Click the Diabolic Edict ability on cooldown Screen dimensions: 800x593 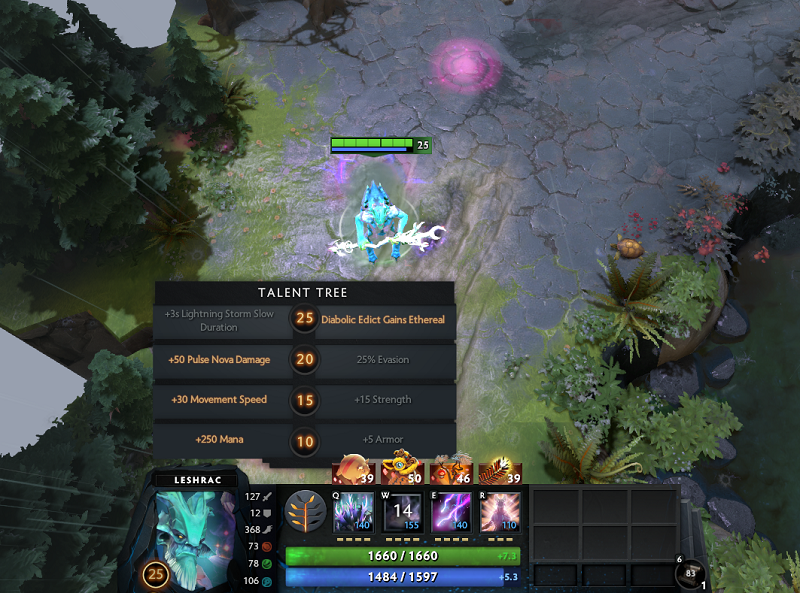[401, 511]
